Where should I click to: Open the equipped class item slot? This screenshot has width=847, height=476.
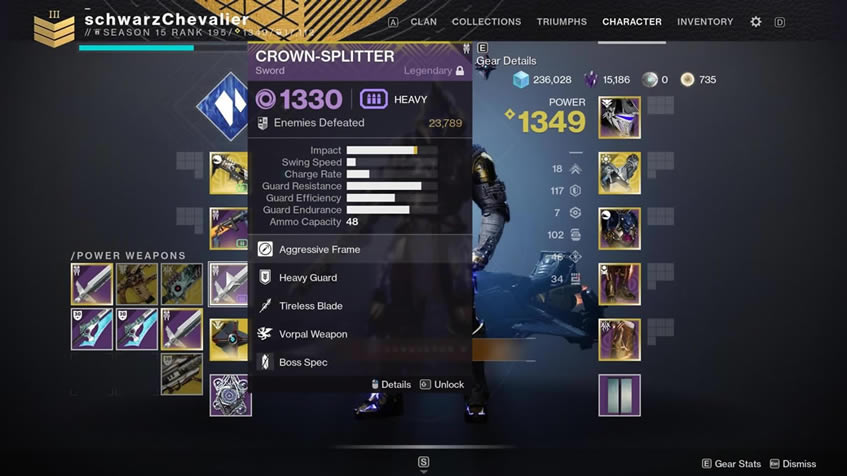pos(619,339)
